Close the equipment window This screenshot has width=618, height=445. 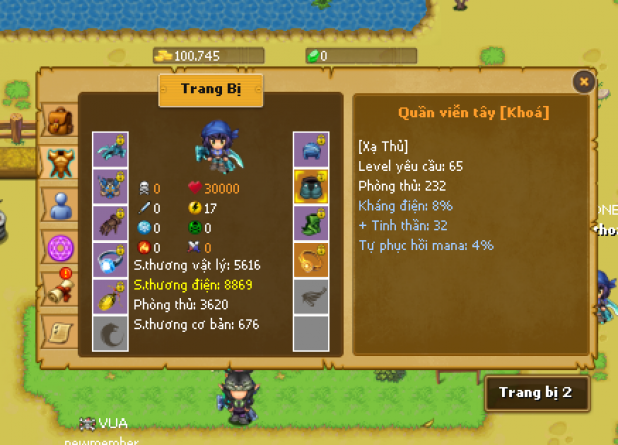[584, 82]
